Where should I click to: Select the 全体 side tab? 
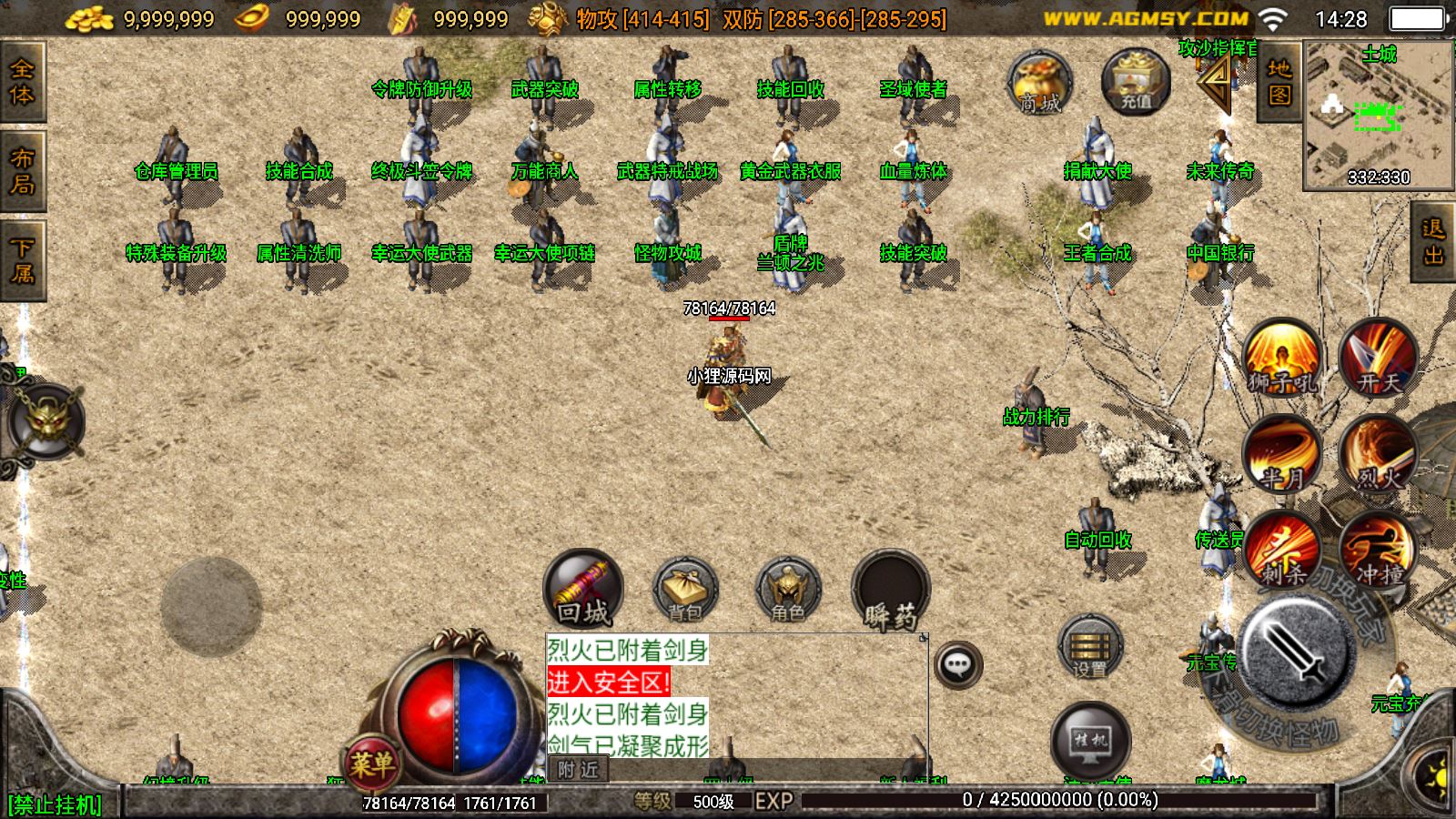22,82
